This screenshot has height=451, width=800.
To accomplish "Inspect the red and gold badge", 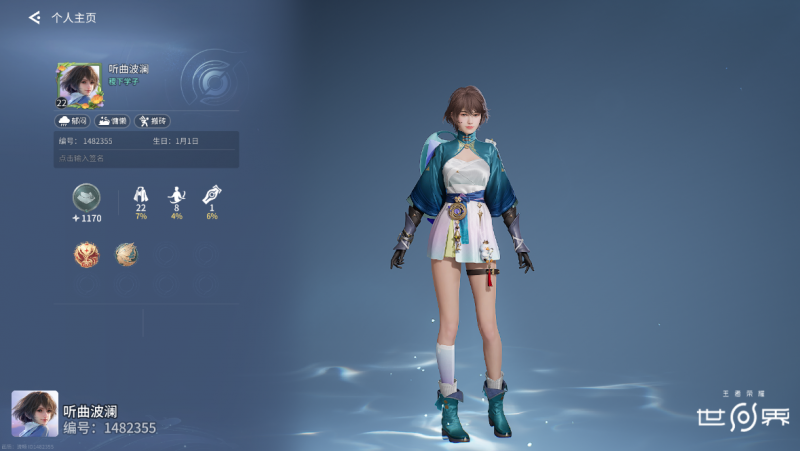I will (x=86, y=254).
